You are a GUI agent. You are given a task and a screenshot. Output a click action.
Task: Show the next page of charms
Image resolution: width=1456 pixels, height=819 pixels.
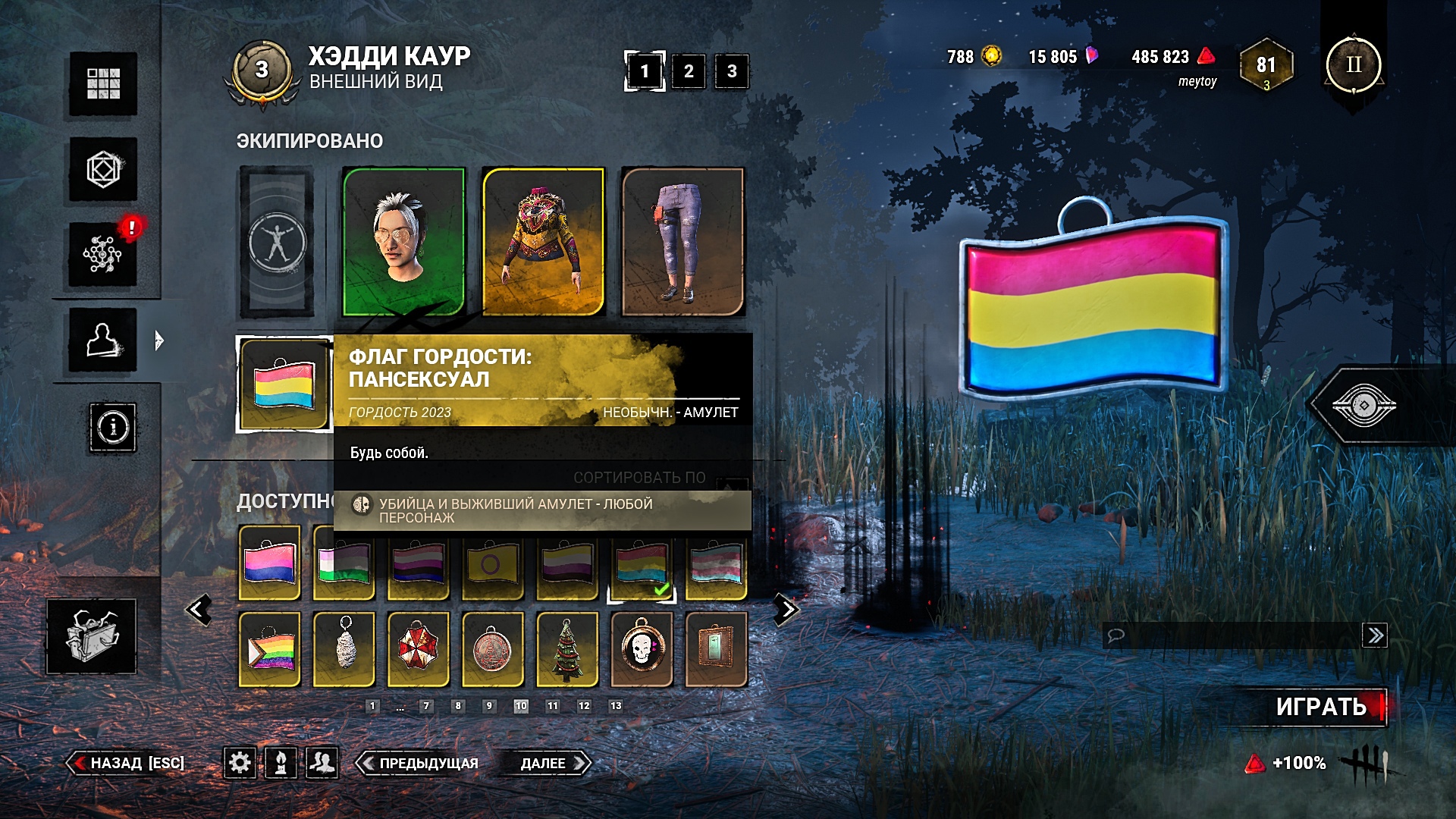(786, 610)
